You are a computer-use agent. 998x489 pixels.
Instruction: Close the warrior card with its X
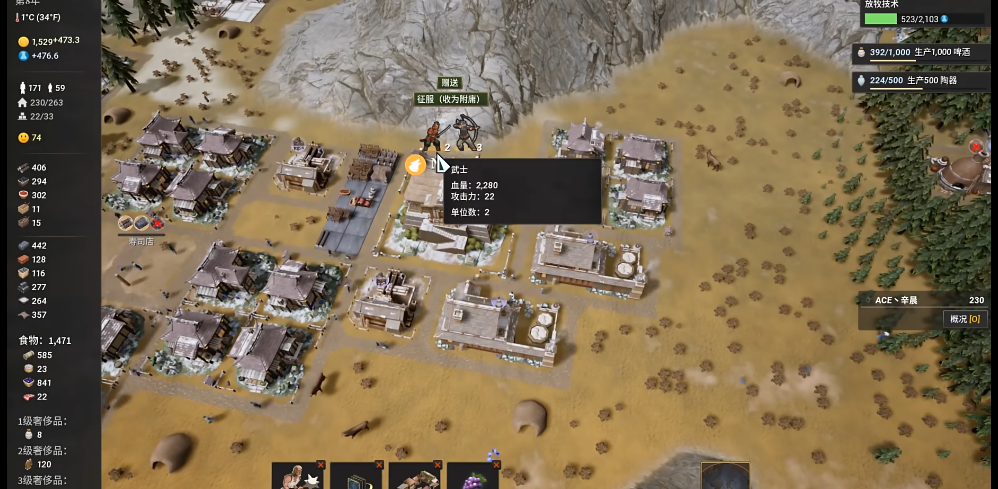[320, 465]
